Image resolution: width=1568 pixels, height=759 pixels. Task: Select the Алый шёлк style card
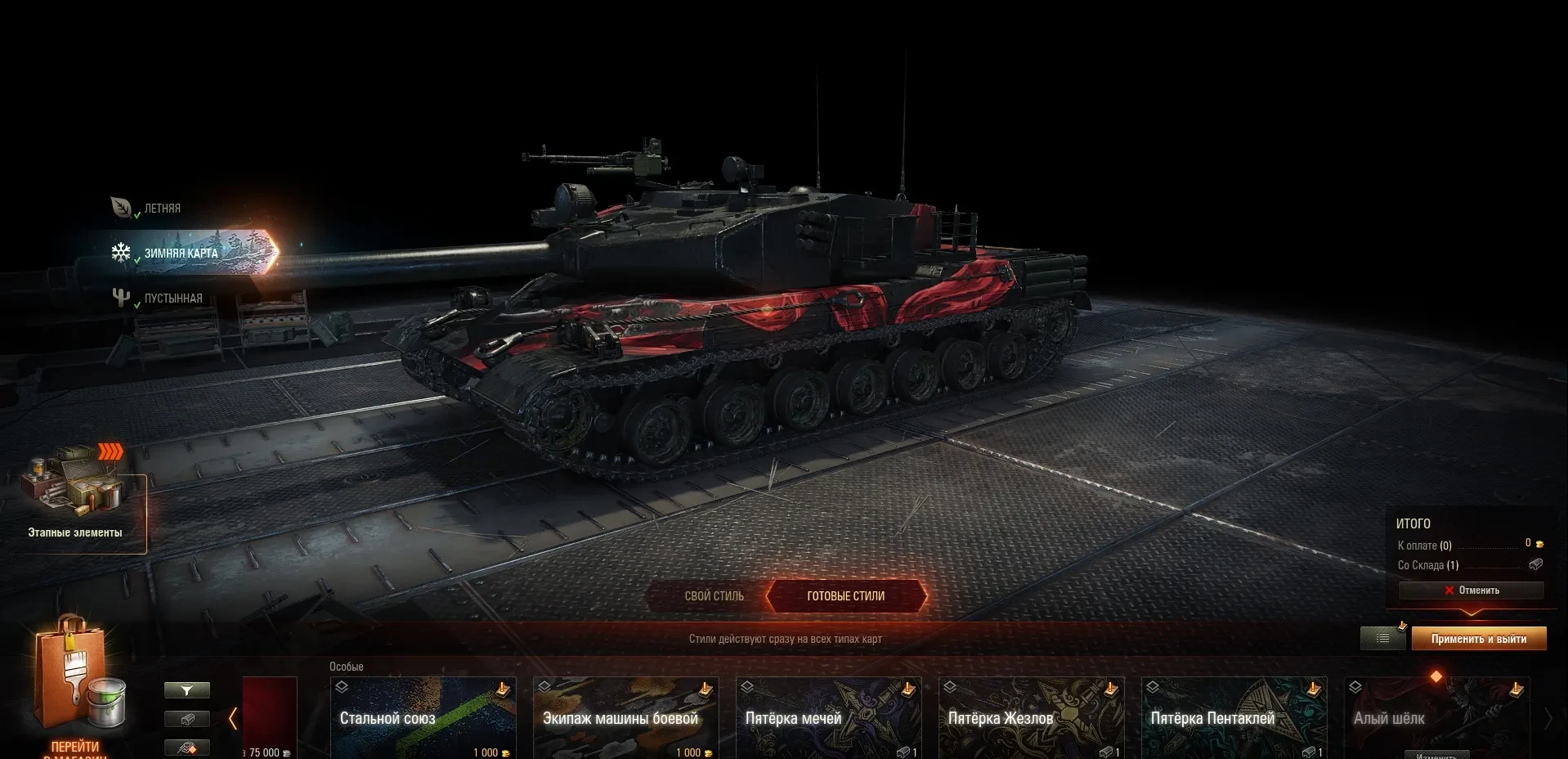[x=1436, y=712]
